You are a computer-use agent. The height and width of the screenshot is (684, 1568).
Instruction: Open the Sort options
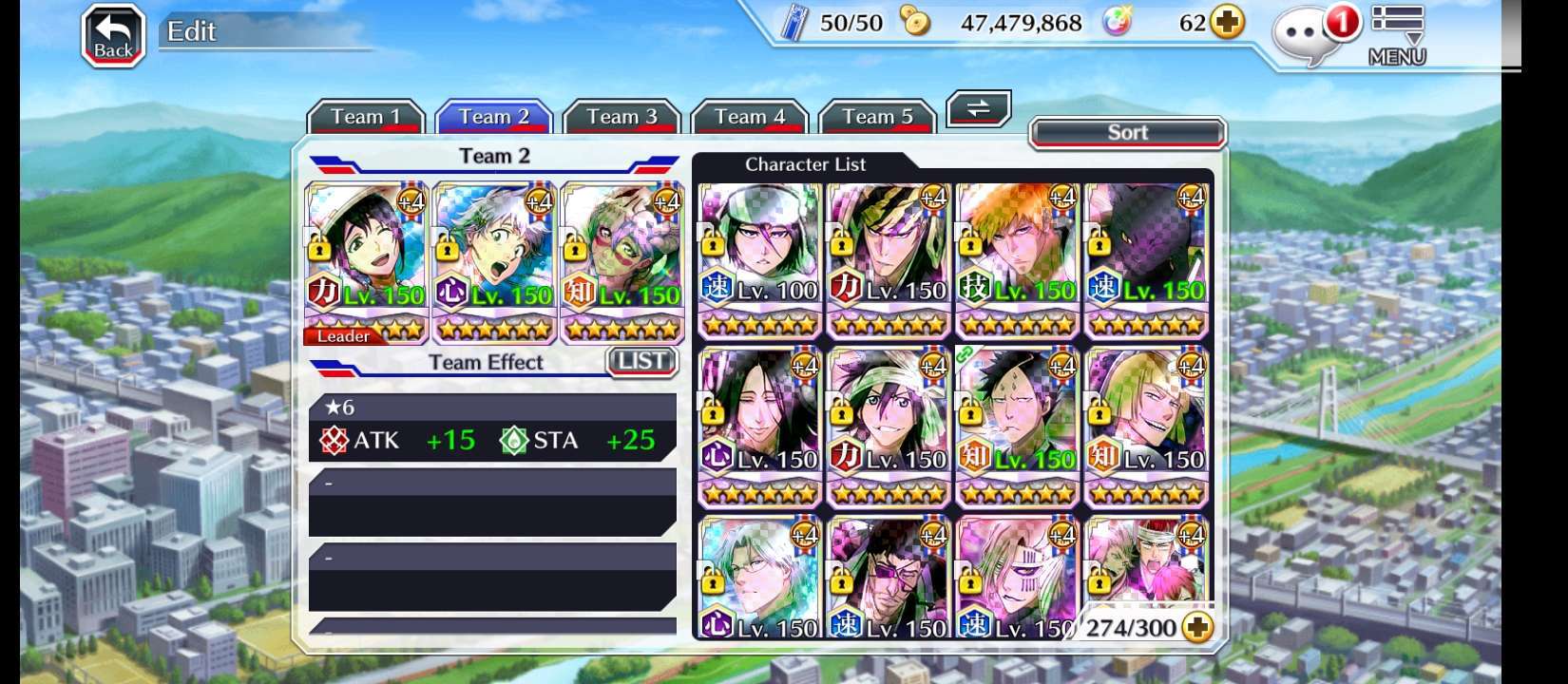point(1127,133)
